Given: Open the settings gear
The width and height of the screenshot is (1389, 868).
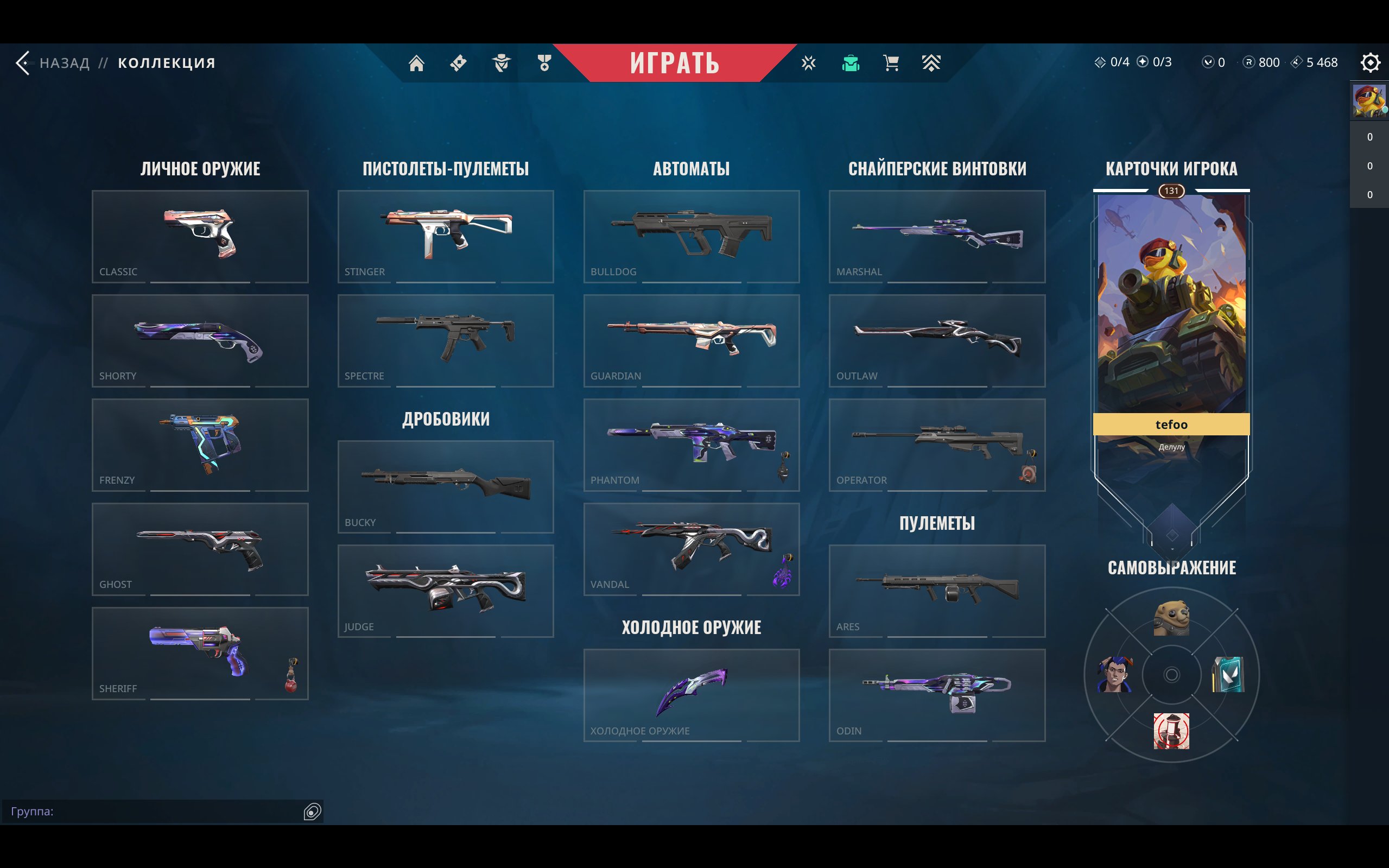Looking at the screenshot, I should coord(1372,63).
